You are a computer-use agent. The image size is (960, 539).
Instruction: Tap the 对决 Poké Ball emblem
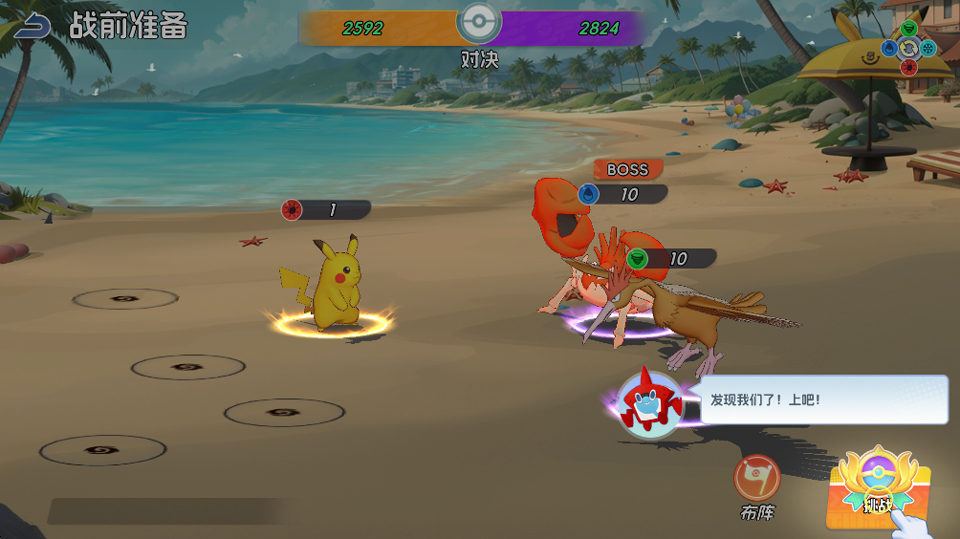[x=479, y=24]
